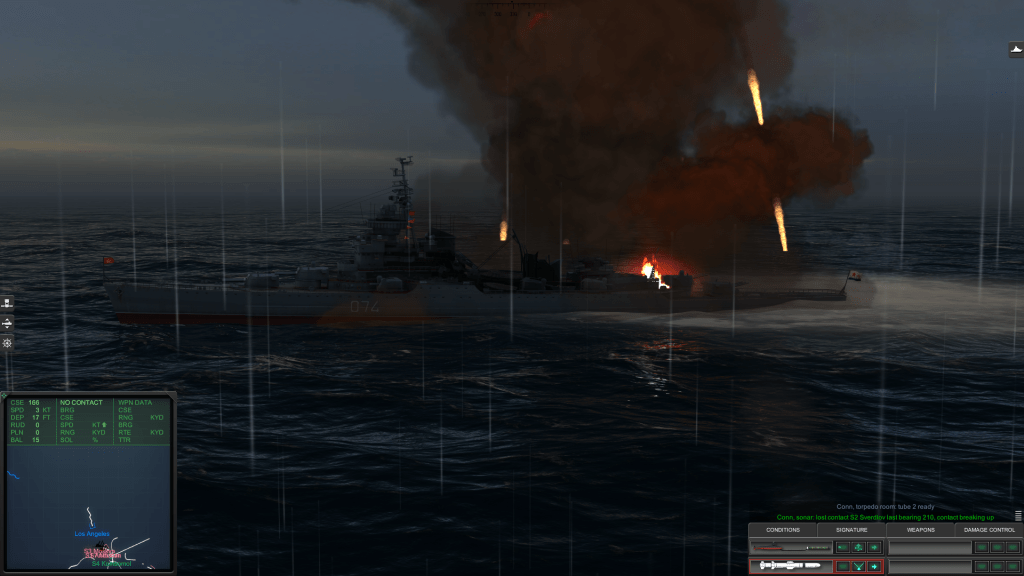Select the torpedo weapon row
Screen dimensions: 1024x576
790,548
